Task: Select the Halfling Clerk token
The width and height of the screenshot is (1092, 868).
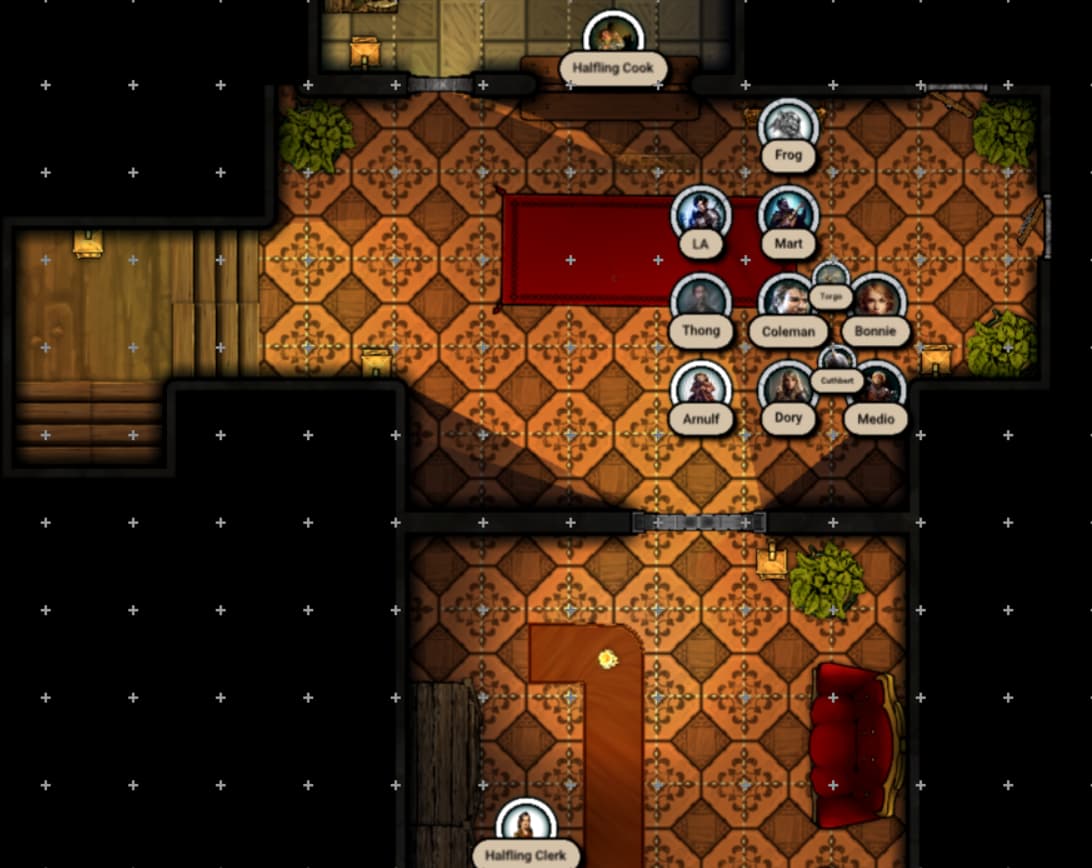Action: pos(525,825)
